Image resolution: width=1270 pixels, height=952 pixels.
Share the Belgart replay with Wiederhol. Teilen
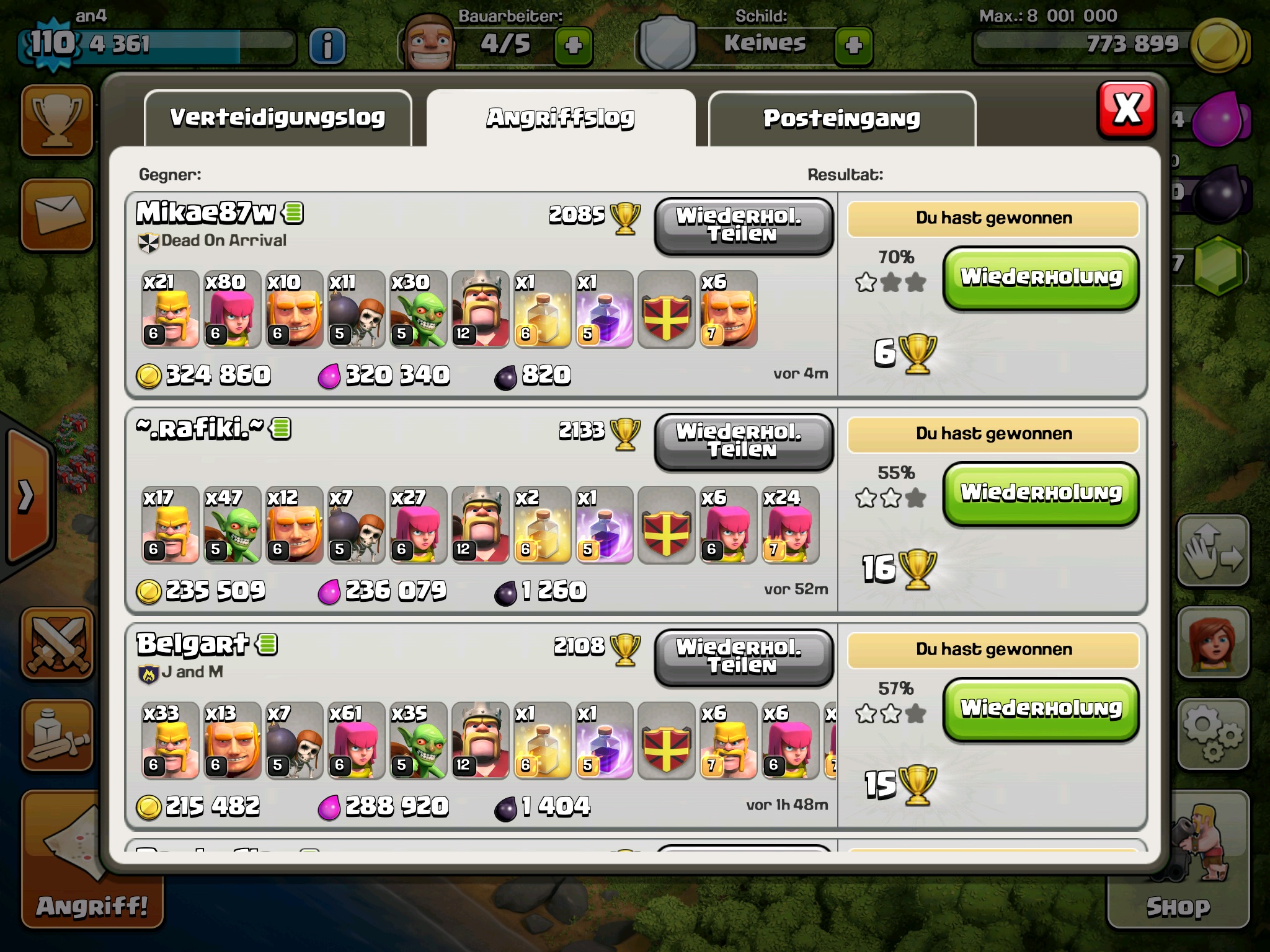point(743,657)
